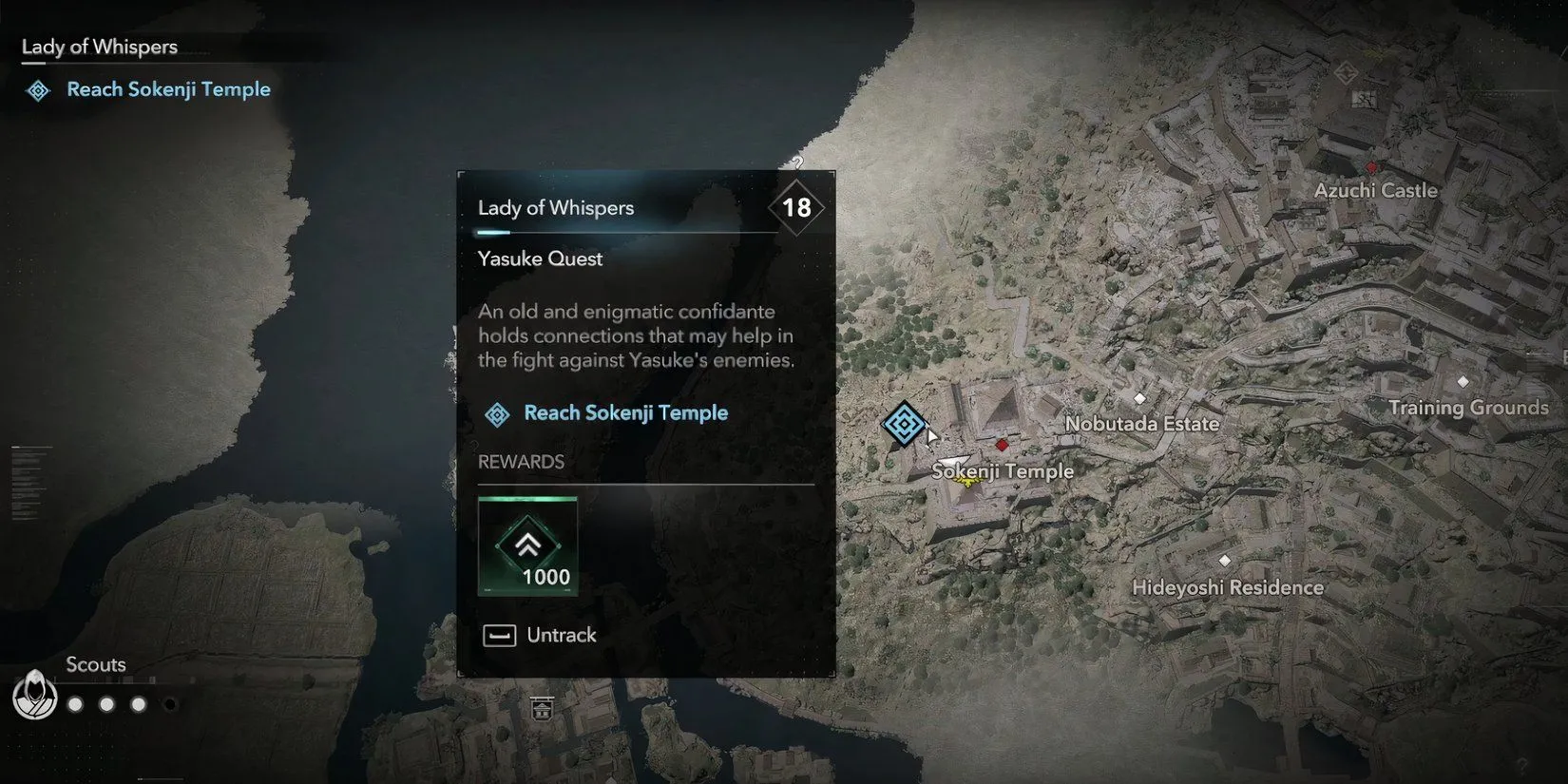Click the Reach Sokenji Temple objective in the quest panel

[x=625, y=413]
